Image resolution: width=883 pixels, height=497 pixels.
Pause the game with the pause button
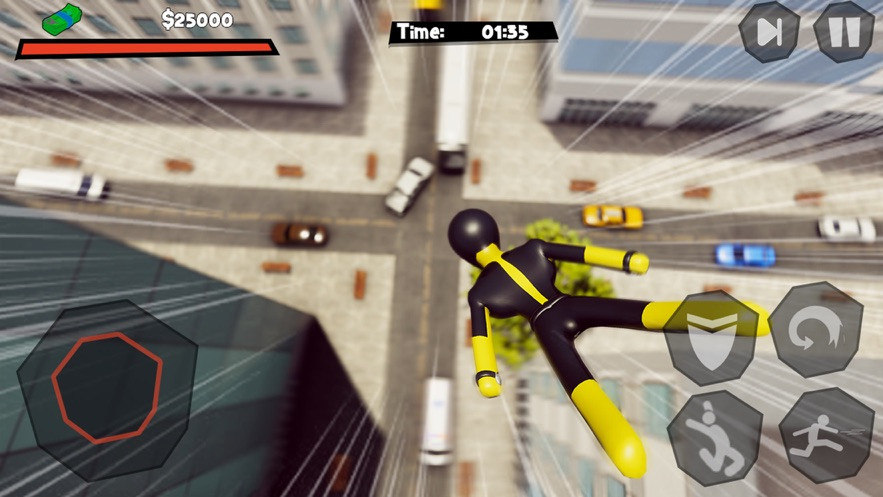click(x=843, y=31)
